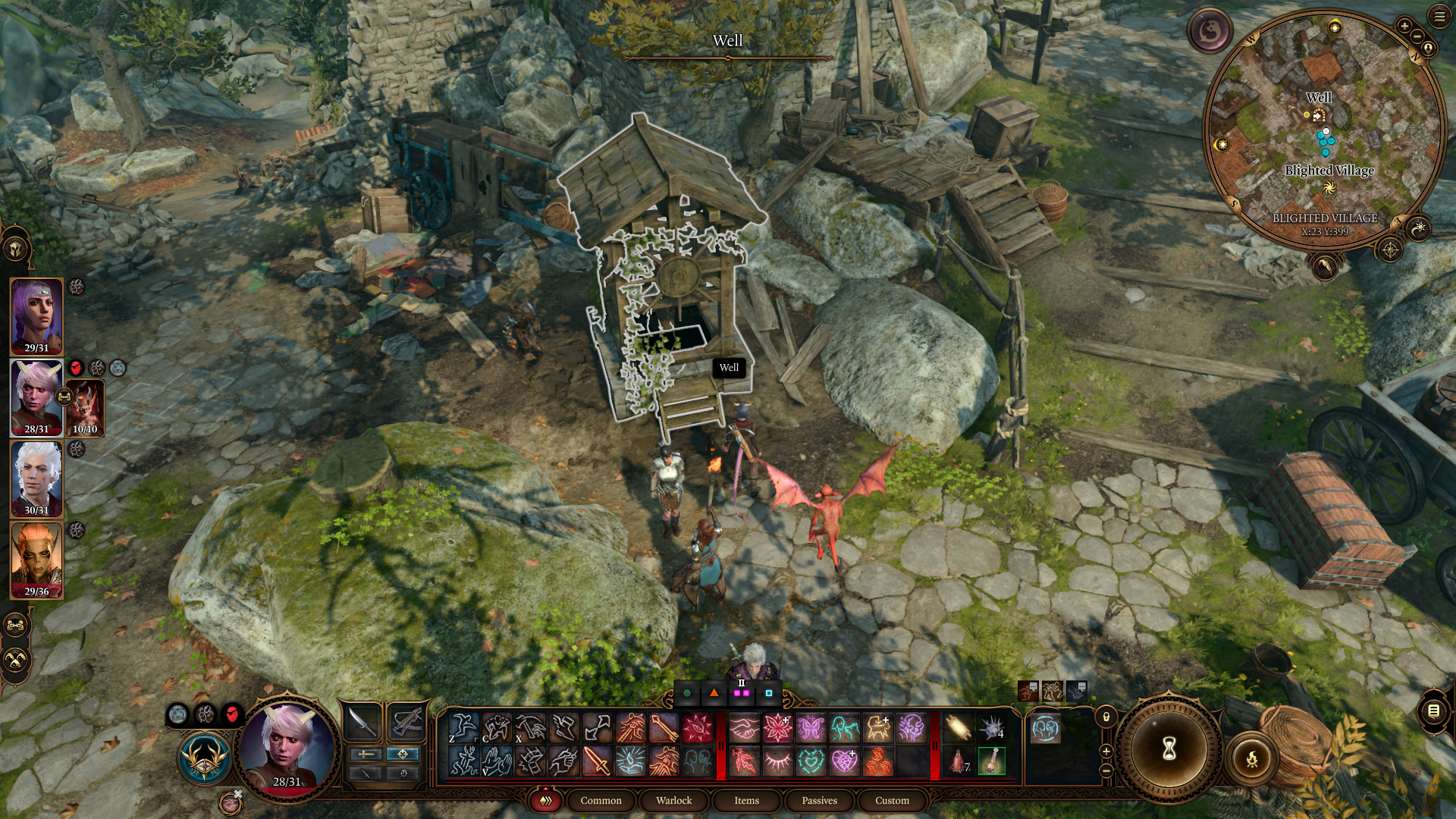This screenshot has height=819, width=1456.
Task: Open the dialogue log via top-right book icon
Action: [1432, 712]
